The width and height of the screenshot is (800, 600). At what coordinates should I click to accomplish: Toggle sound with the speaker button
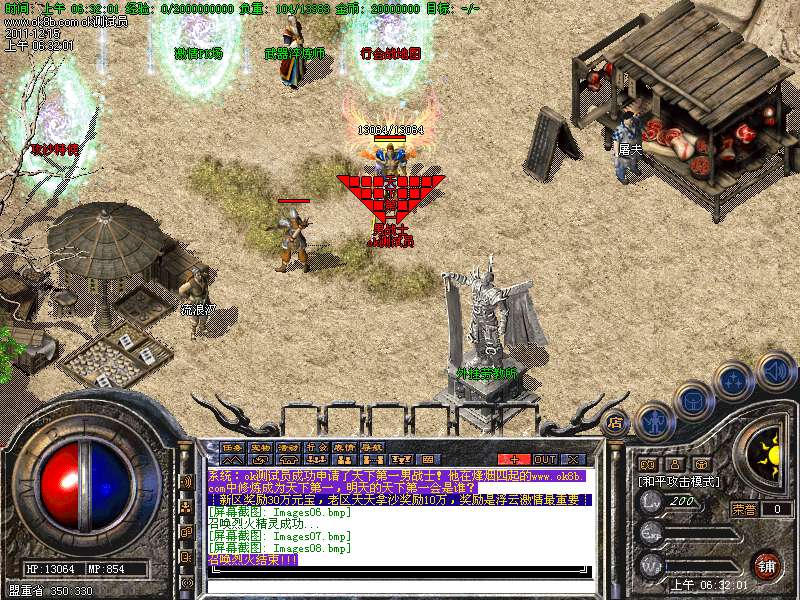775,368
